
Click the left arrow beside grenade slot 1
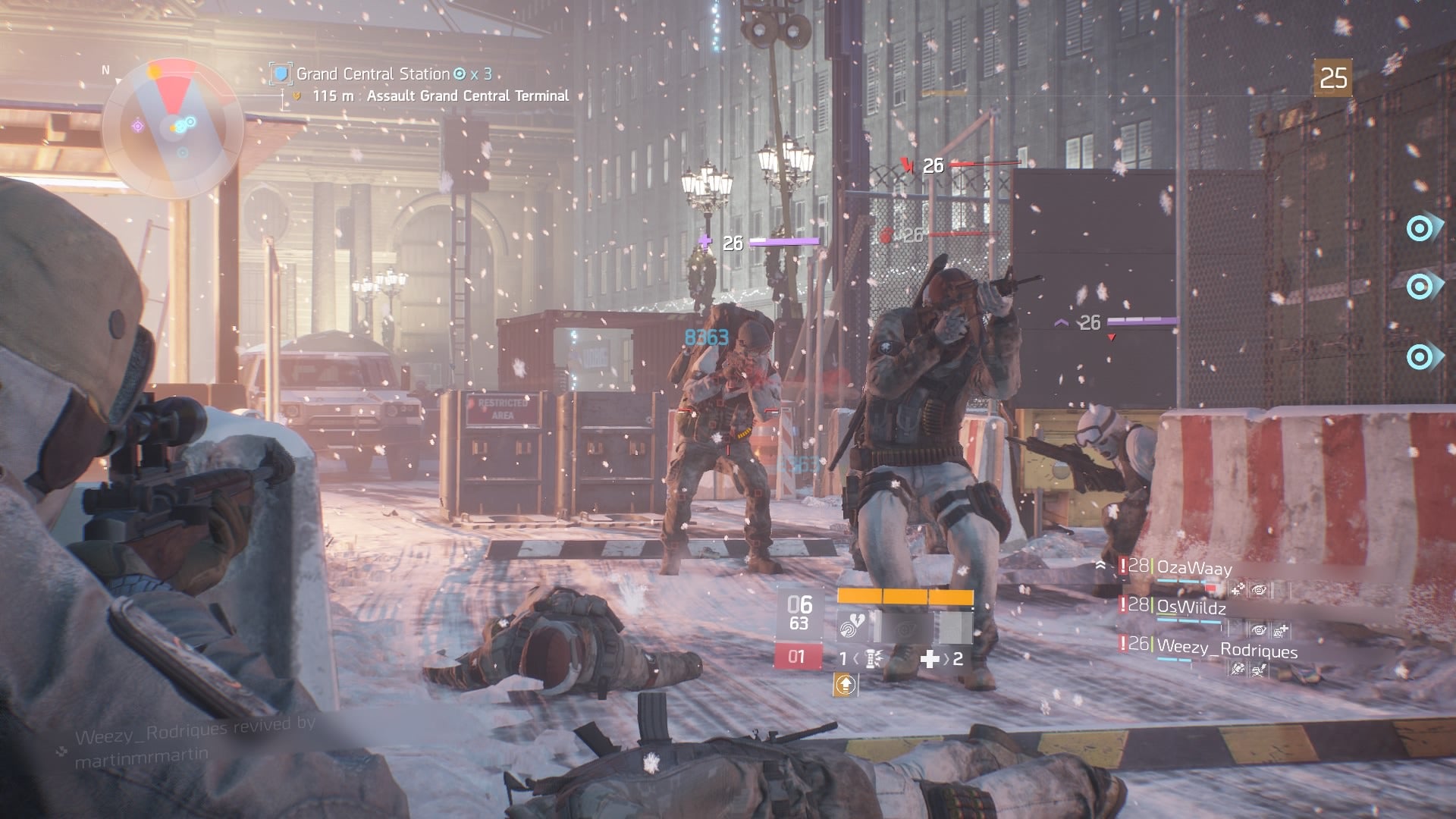856,659
